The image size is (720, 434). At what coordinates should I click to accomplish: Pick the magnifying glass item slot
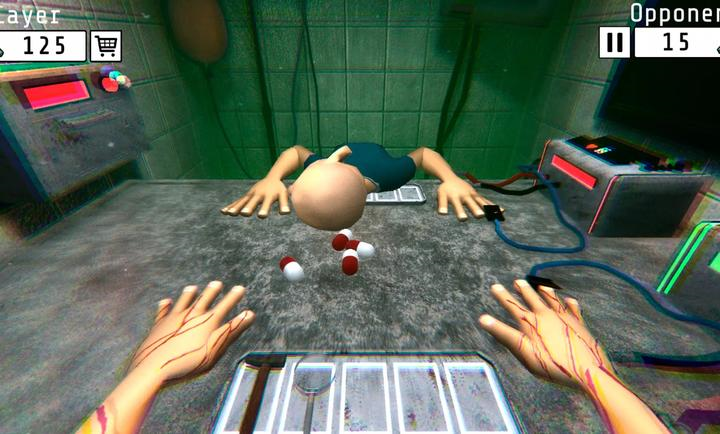click(x=312, y=389)
